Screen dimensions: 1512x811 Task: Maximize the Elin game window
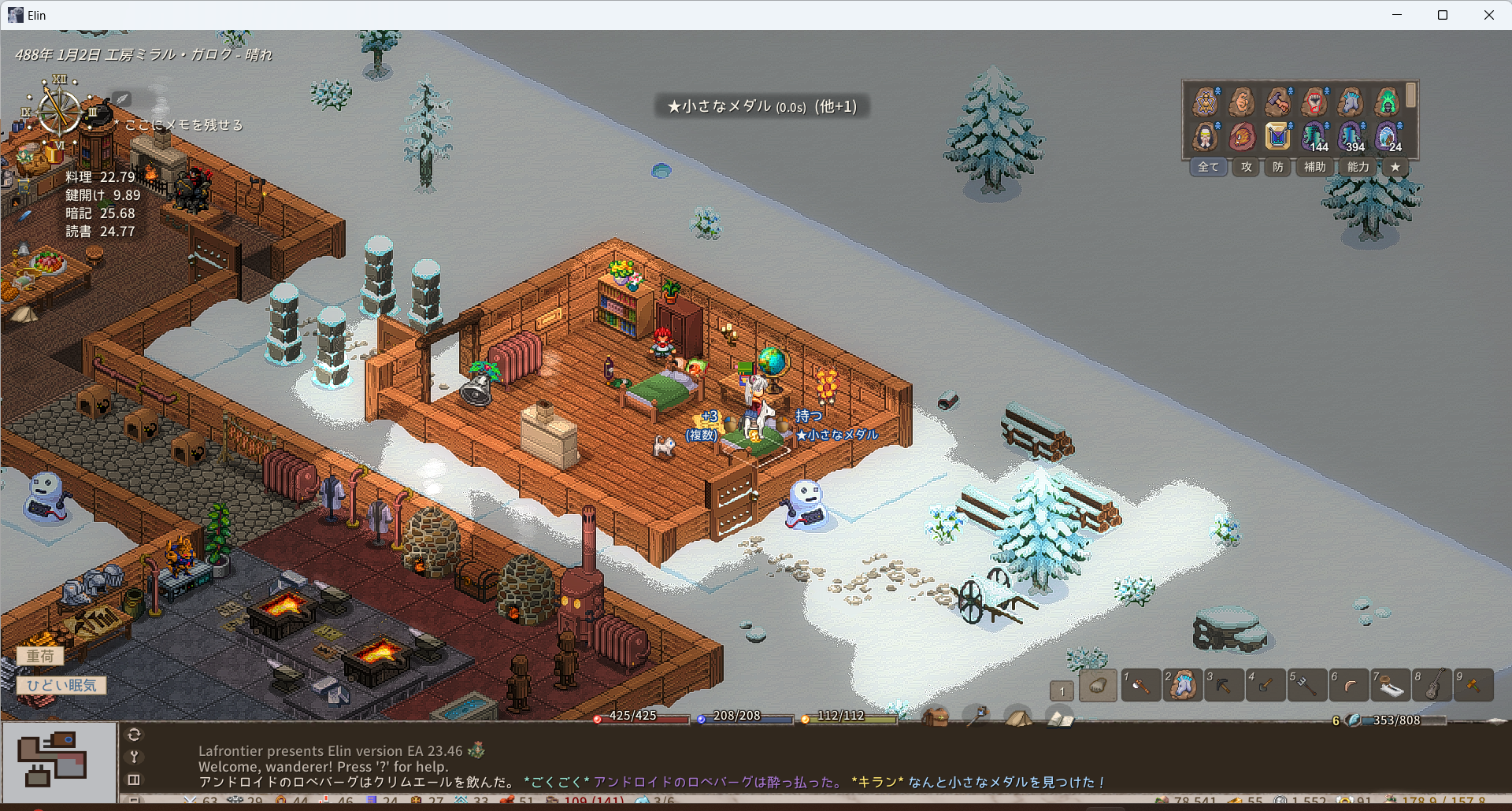click(1443, 15)
